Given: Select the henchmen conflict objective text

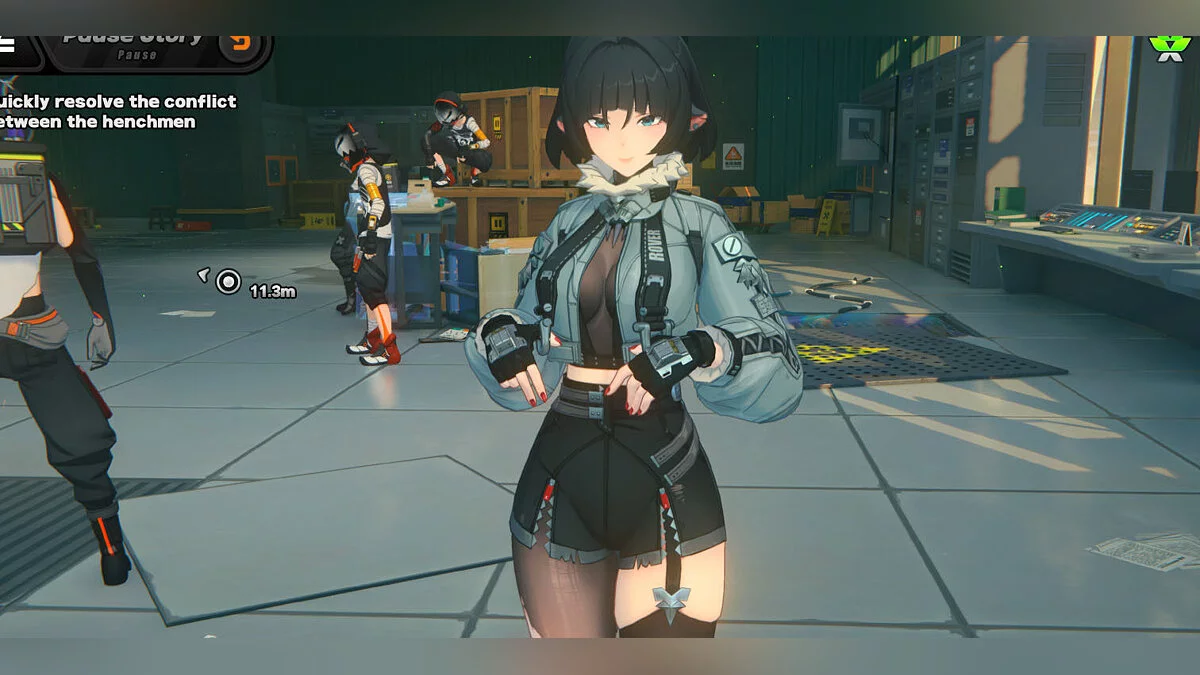Looking at the screenshot, I should coord(116,111).
